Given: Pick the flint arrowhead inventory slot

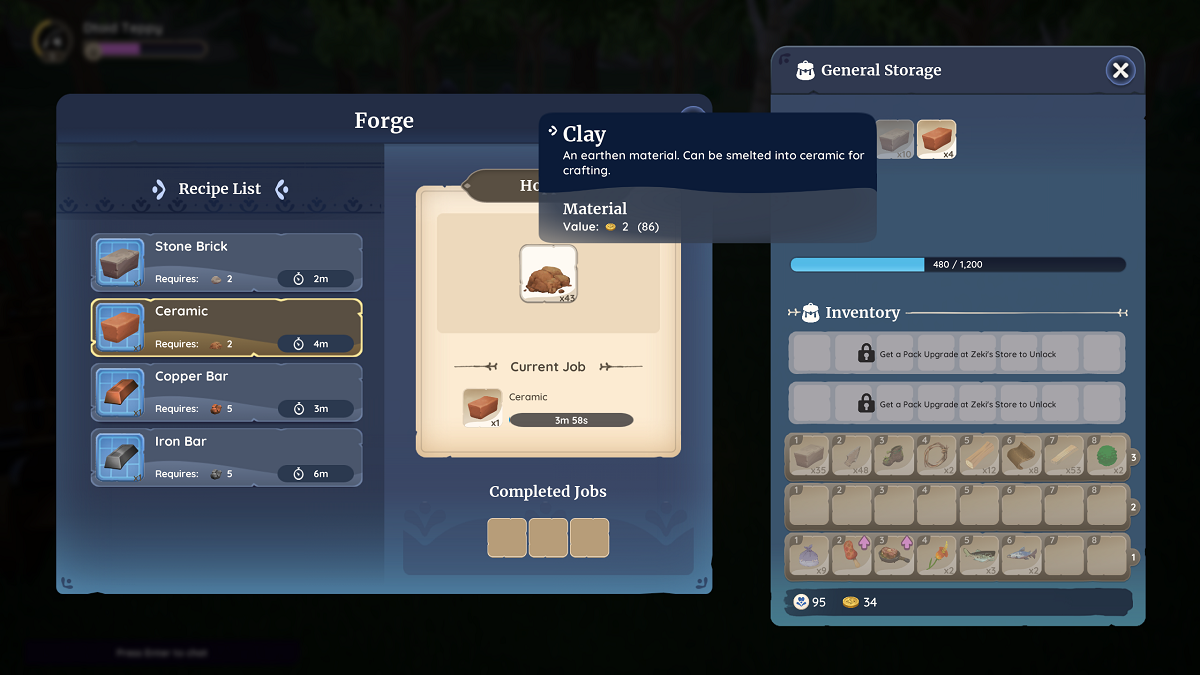Looking at the screenshot, I should pos(851,456).
